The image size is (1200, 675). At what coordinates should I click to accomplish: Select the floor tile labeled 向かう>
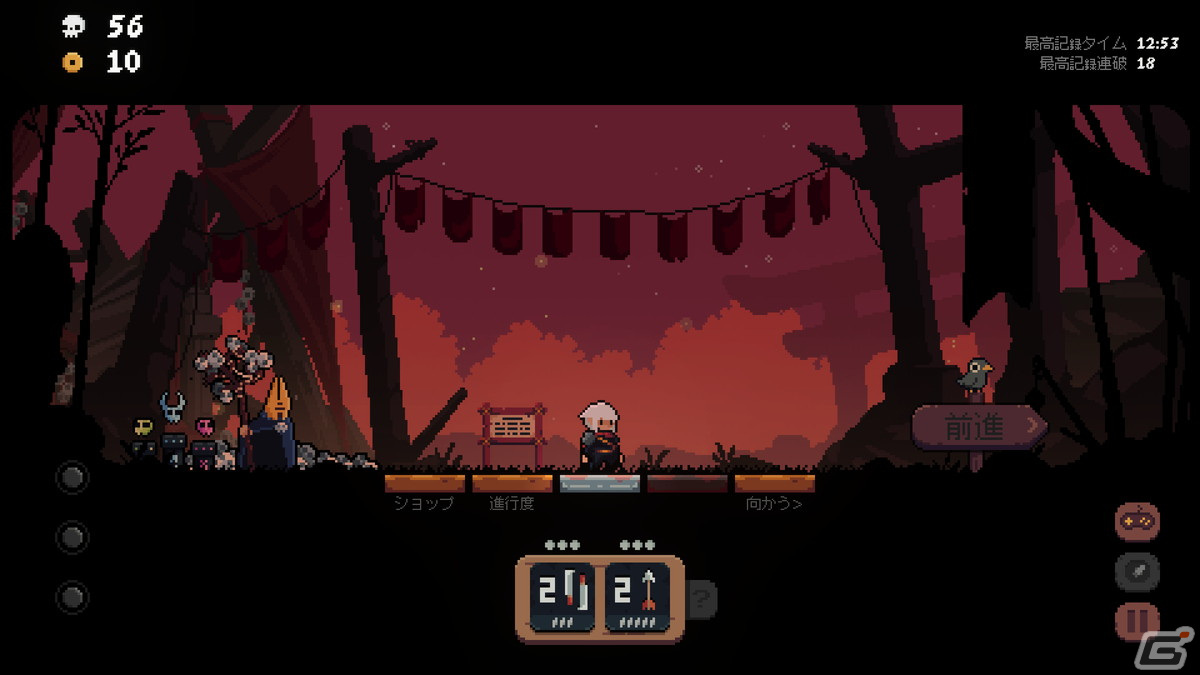click(x=774, y=484)
